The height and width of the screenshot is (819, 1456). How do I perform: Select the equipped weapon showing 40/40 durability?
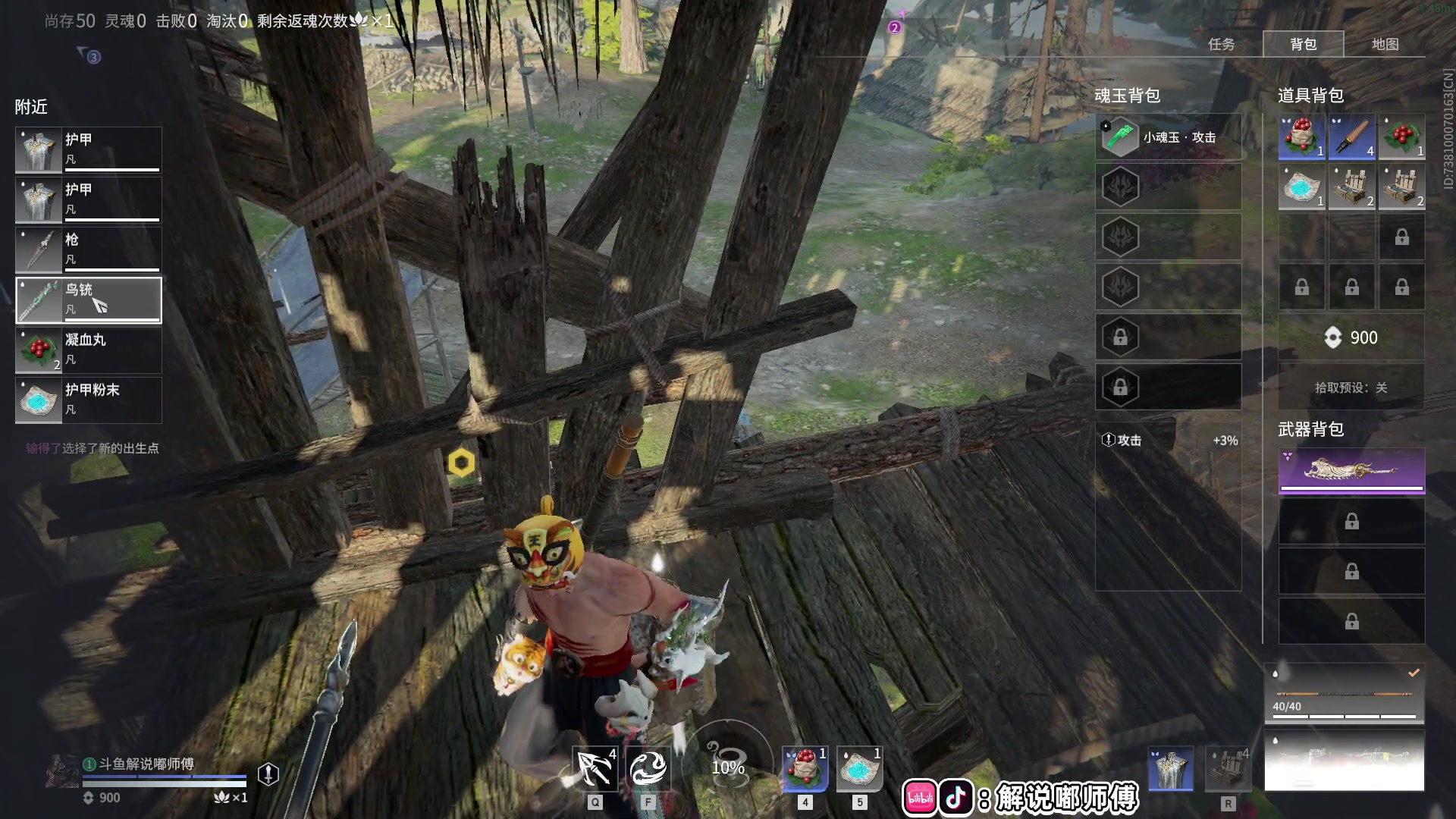coord(1344,693)
